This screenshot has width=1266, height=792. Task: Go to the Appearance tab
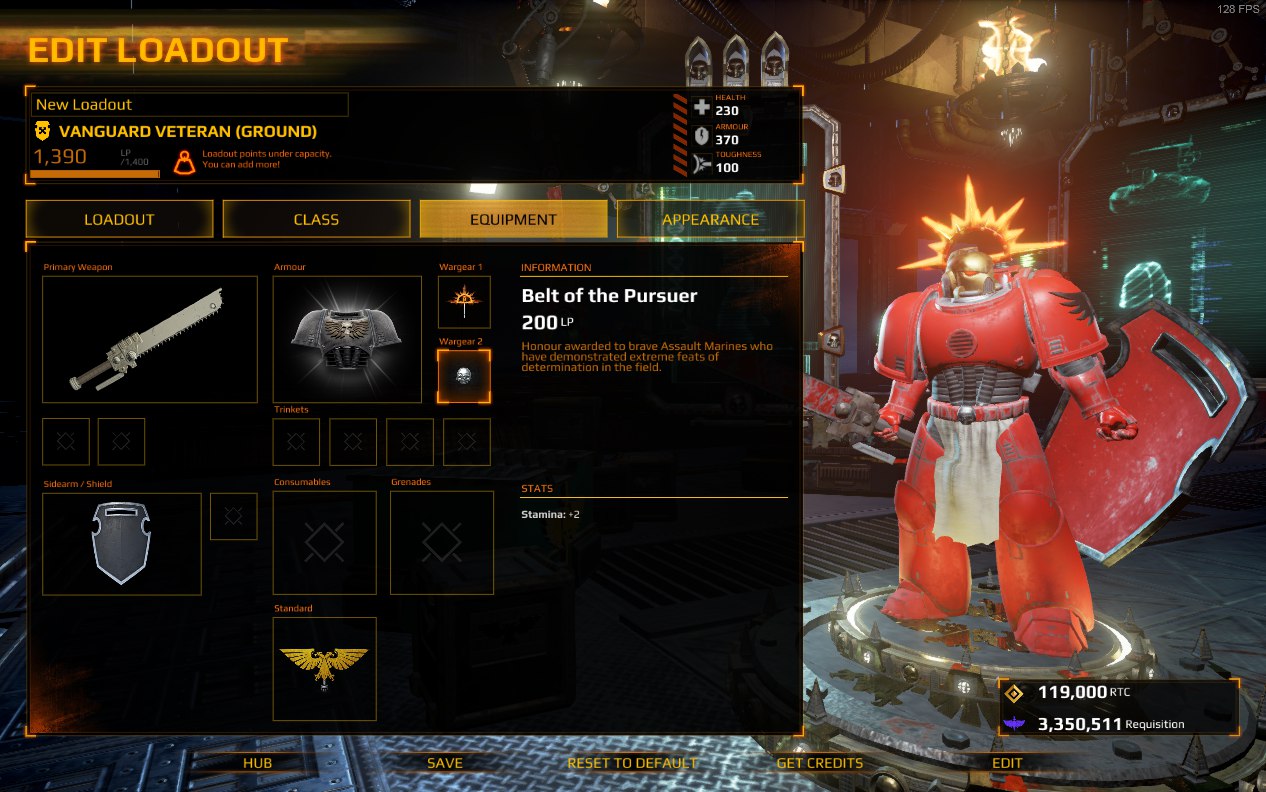coord(710,219)
